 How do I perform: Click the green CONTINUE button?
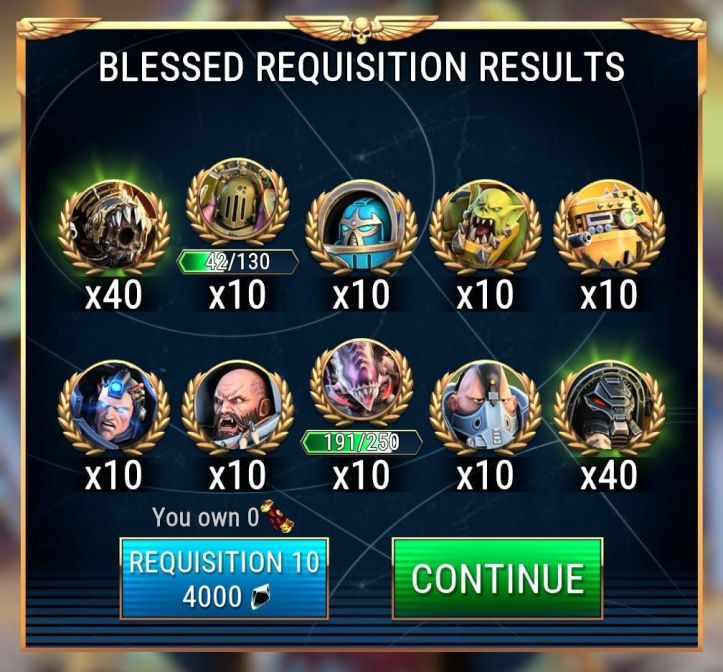coord(497,578)
